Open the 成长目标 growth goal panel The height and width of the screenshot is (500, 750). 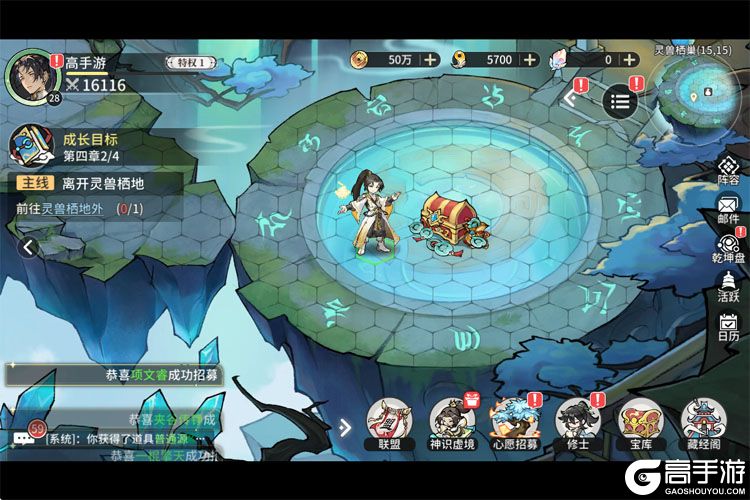30,146
